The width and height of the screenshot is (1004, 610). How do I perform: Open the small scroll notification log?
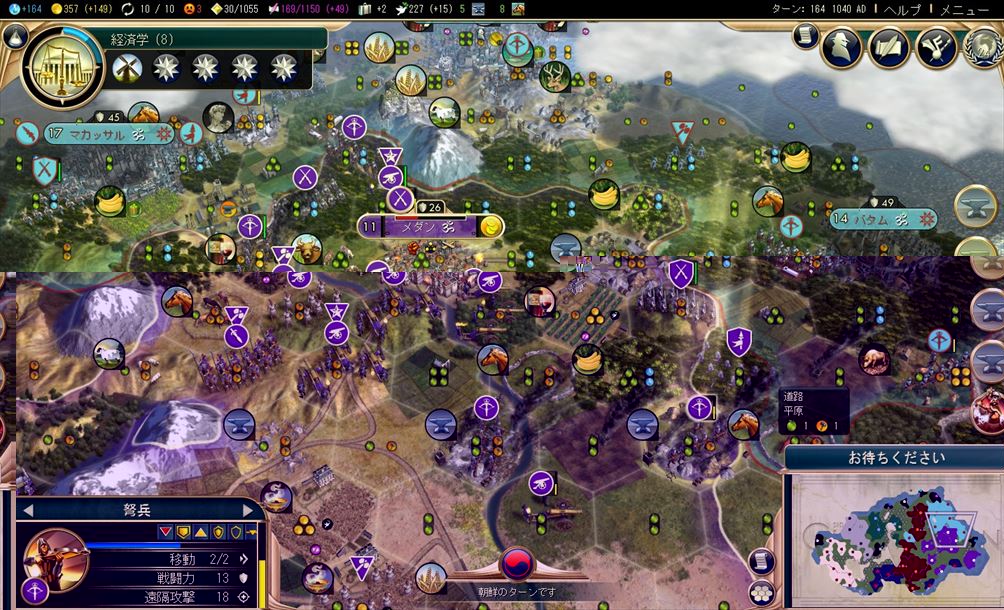point(804,36)
